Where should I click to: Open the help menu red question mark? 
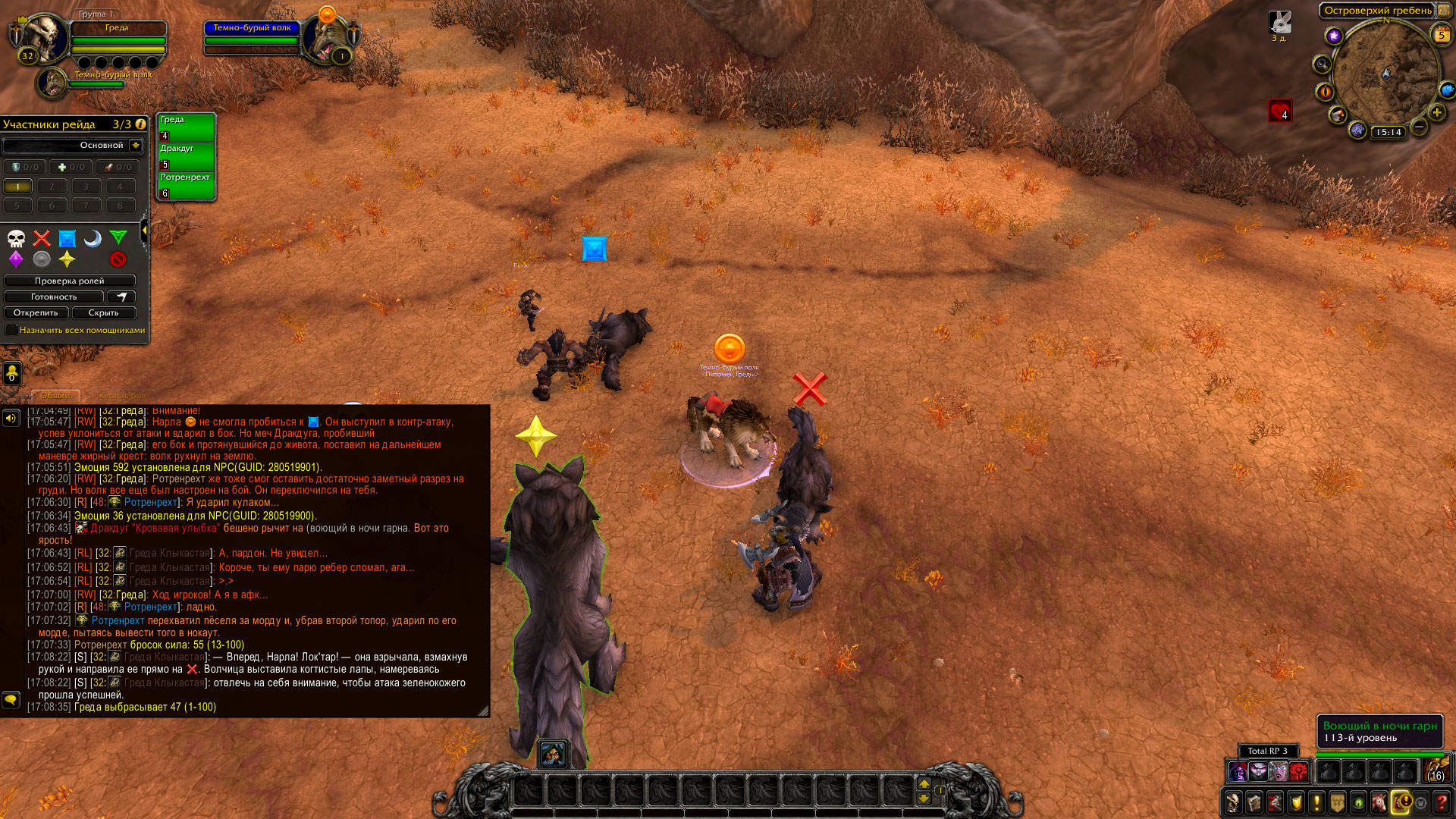[1442, 802]
